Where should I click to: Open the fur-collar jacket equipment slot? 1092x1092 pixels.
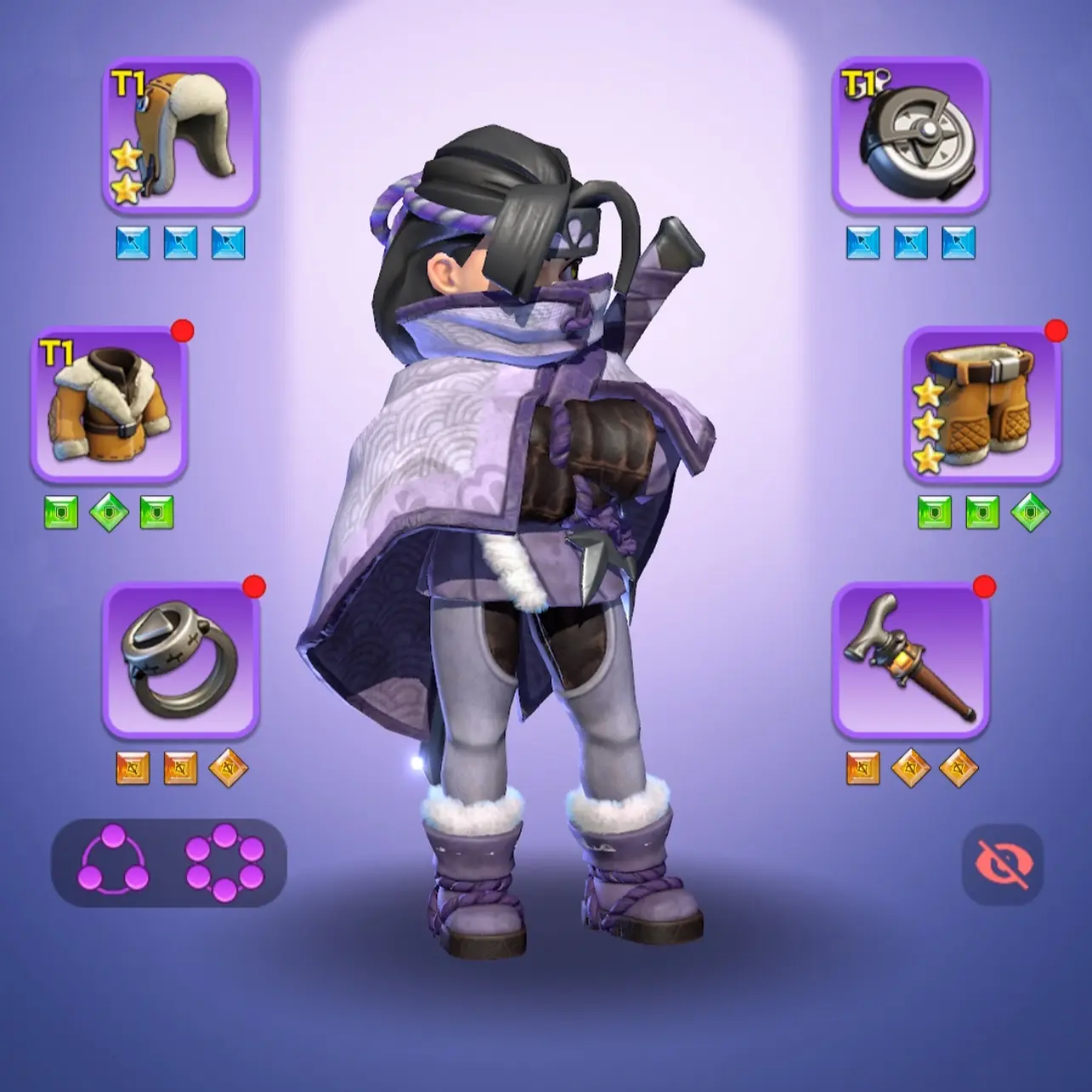[x=109, y=404]
